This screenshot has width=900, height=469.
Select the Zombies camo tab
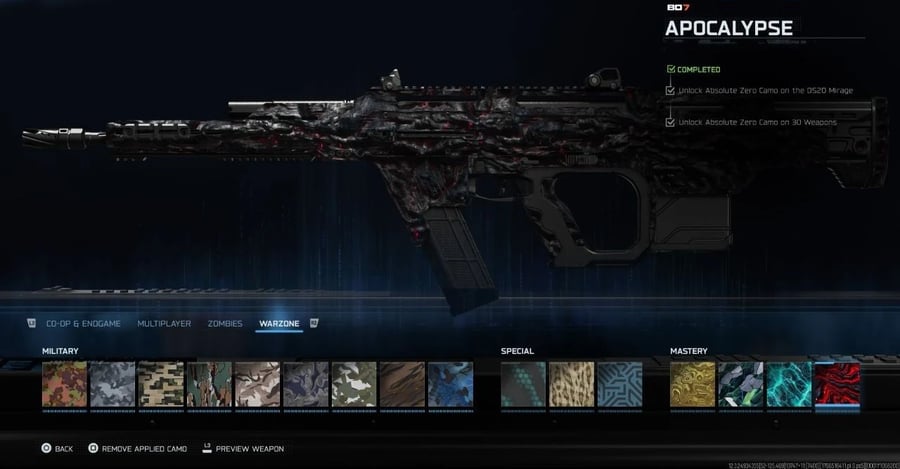pyautogui.click(x=225, y=323)
